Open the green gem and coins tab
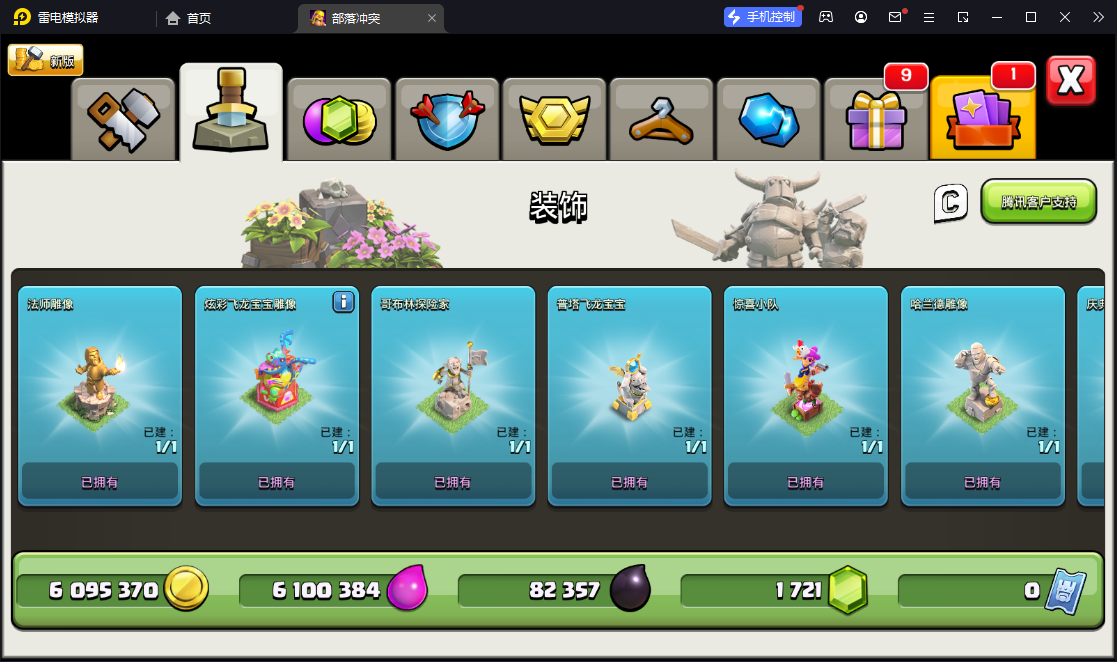The image size is (1117, 662). click(x=339, y=120)
